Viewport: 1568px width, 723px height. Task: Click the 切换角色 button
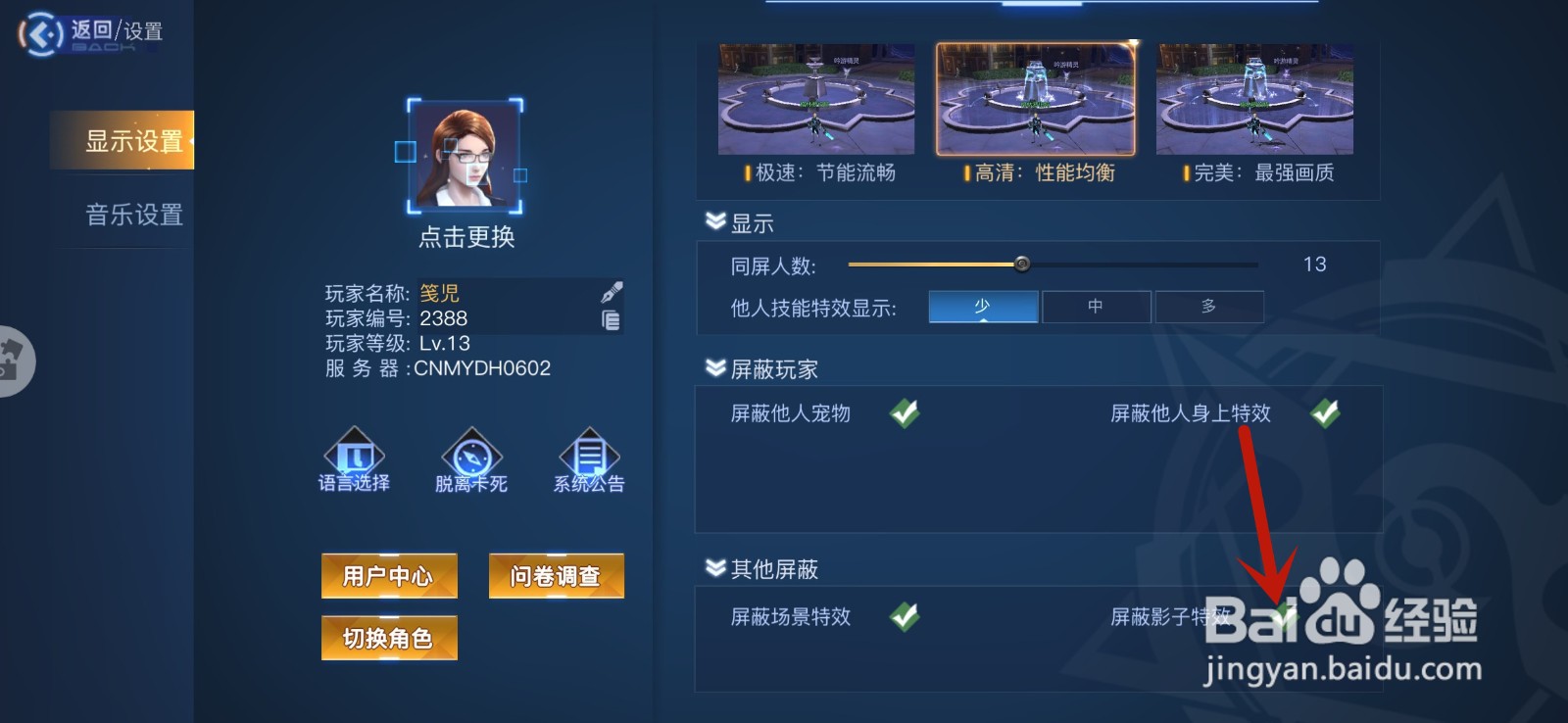click(x=388, y=637)
